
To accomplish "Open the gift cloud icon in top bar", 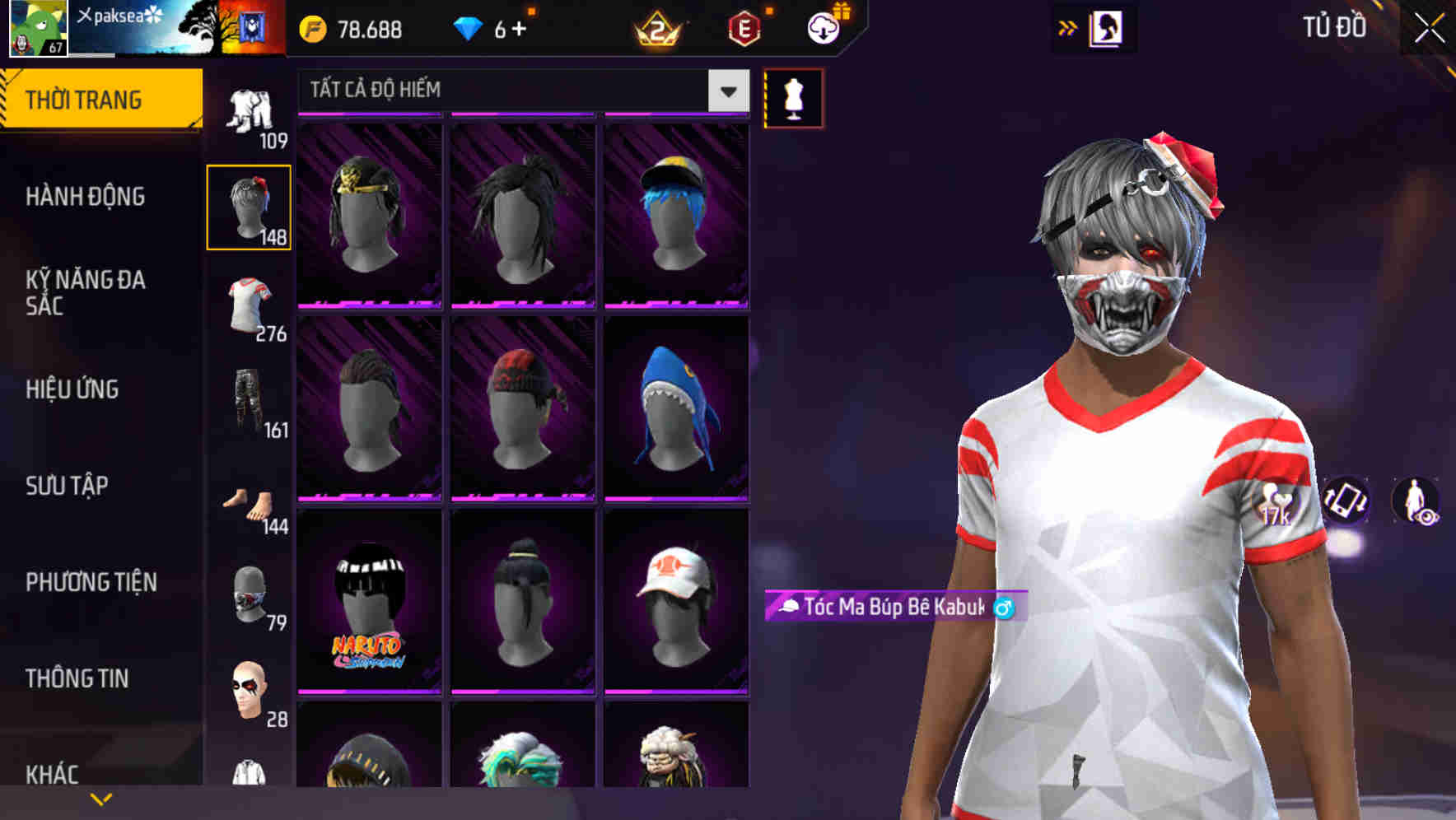I will (821, 30).
